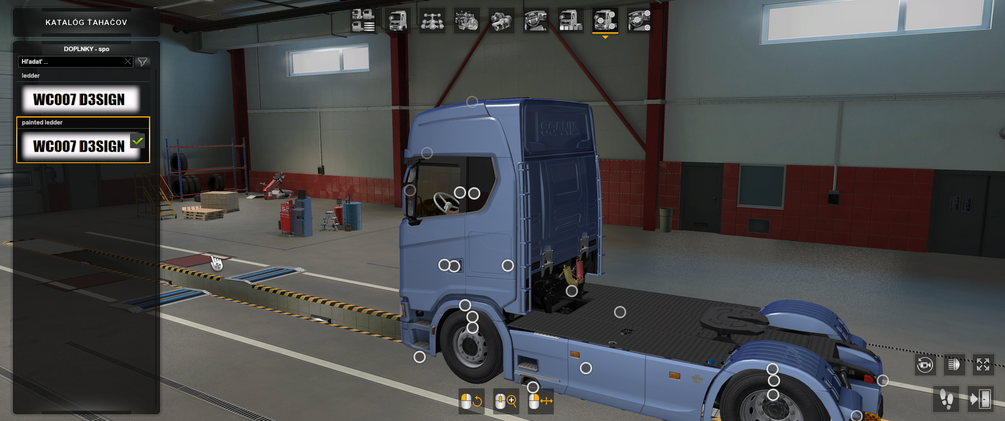Clear the search box with the X
The image size is (1005, 421).
(128, 62)
